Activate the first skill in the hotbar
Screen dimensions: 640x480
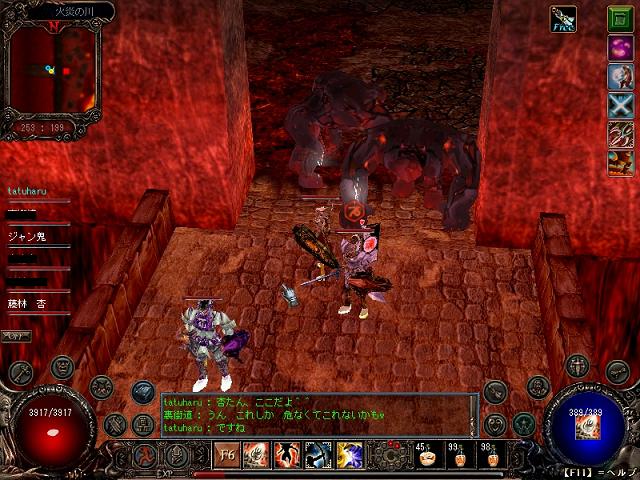pyautogui.click(x=256, y=456)
